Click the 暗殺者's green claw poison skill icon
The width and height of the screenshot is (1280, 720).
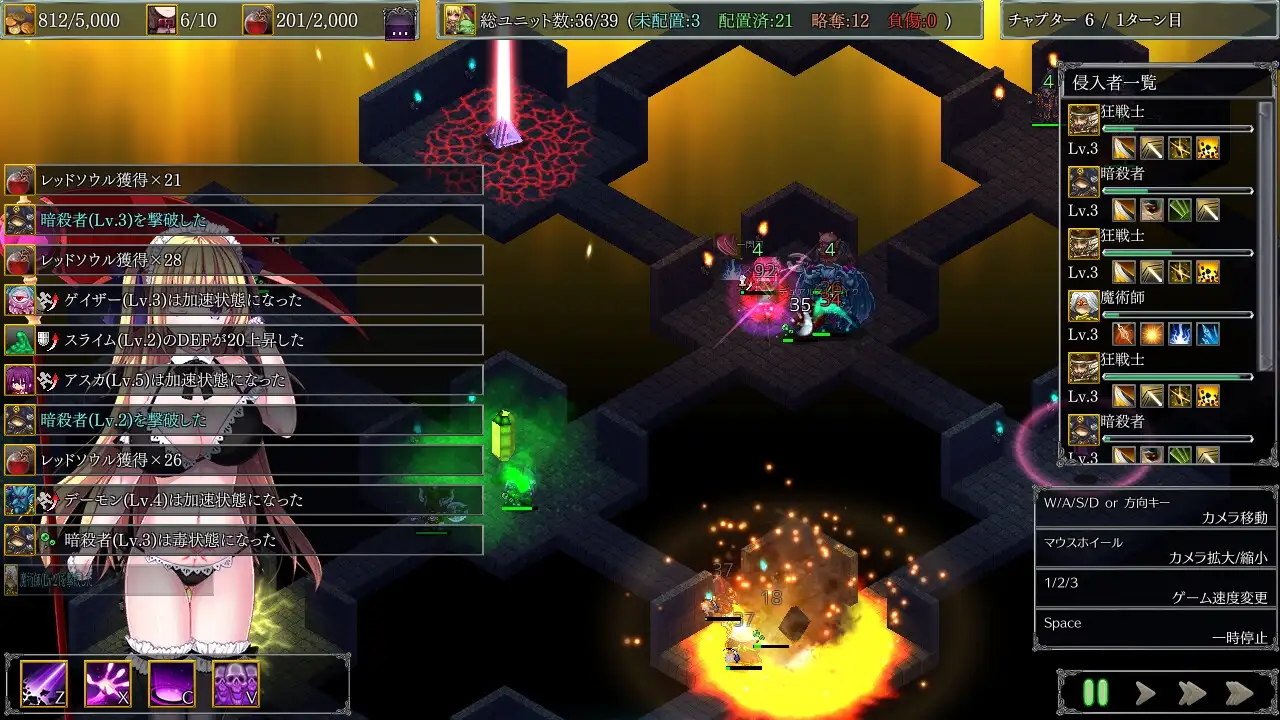pos(1177,210)
